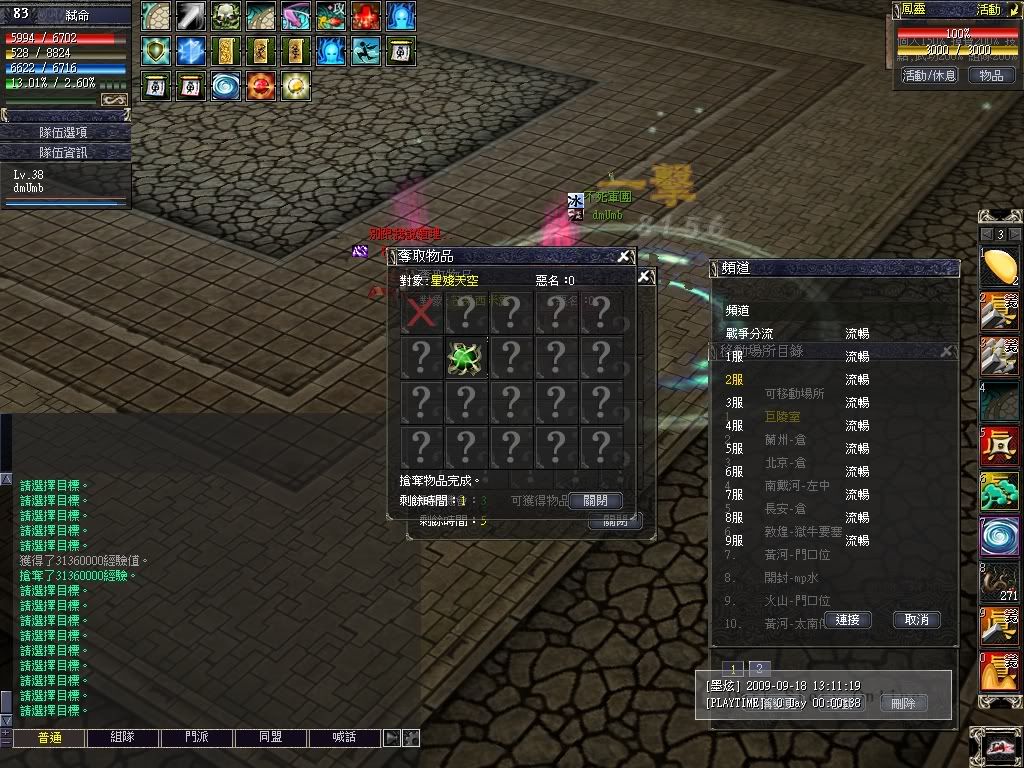Viewport: 1024px width, 768px height.
Task: Close the 奪取物品 loot window with the X
Action: point(624,256)
